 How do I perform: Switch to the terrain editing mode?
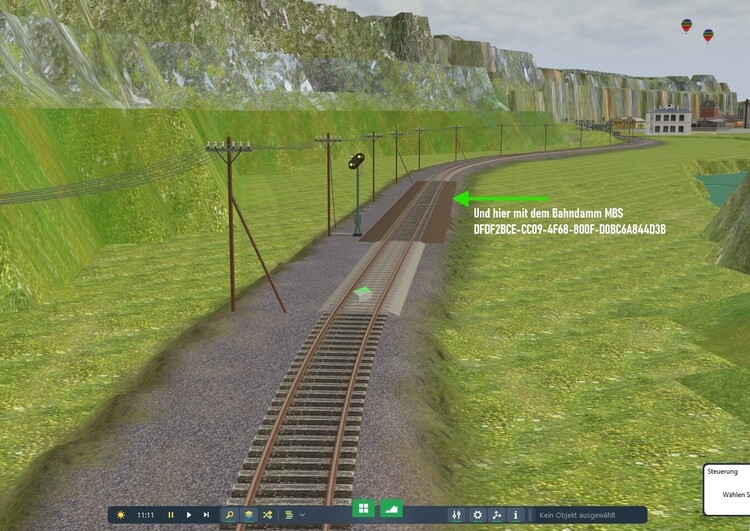391,508
